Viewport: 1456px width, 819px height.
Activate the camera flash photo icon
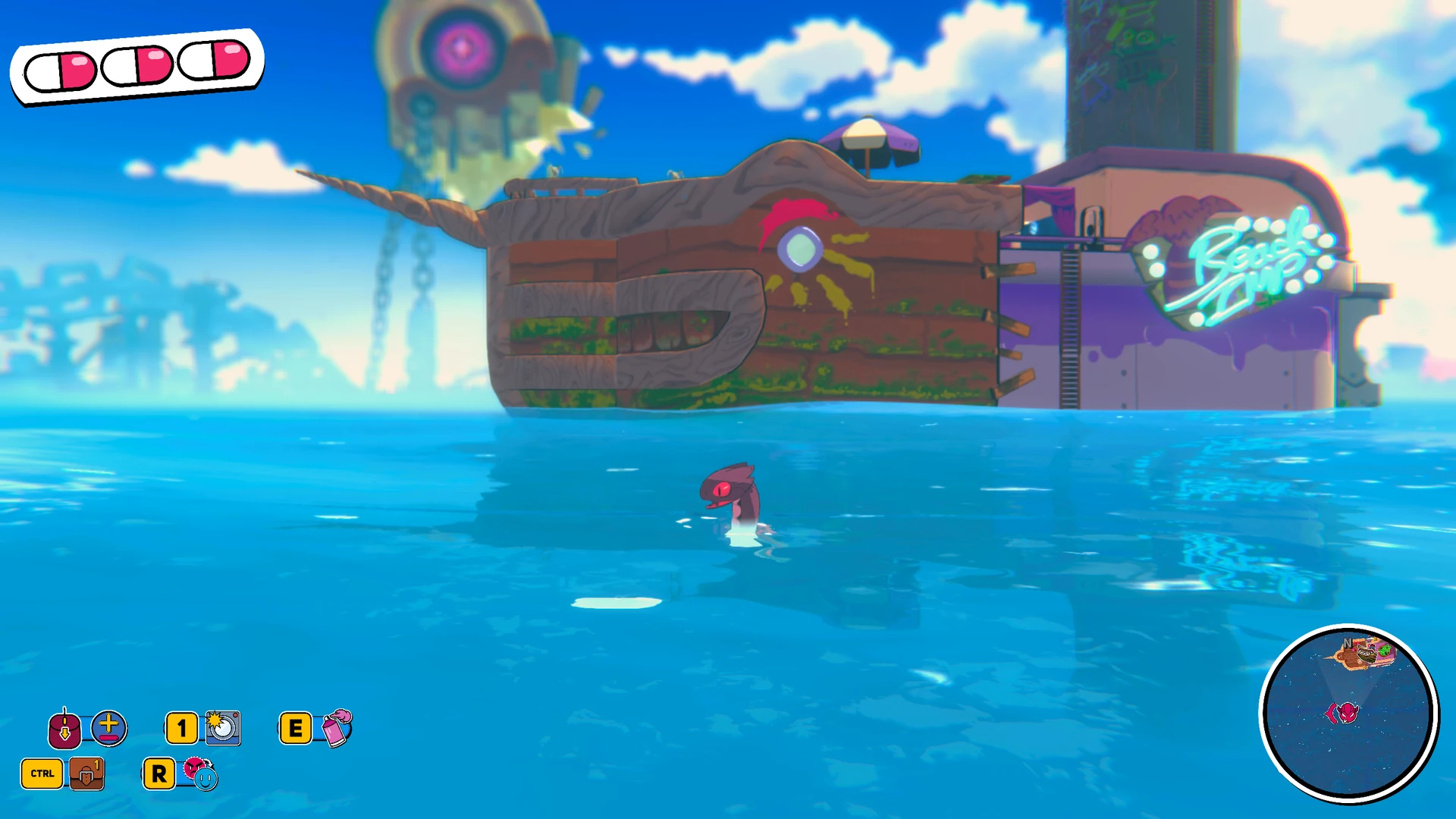click(x=223, y=728)
